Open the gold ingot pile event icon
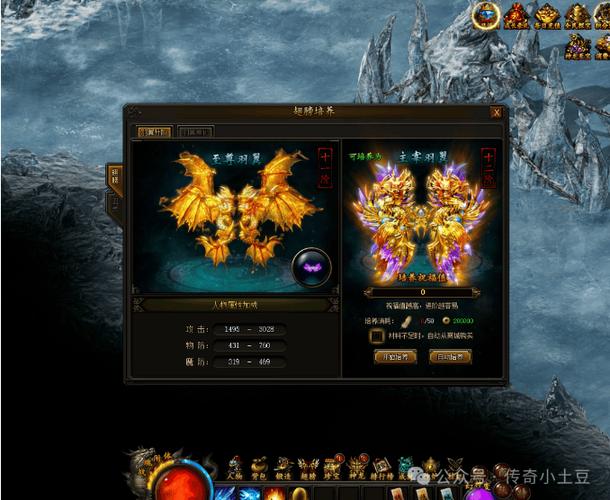610x500 pixels. point(547,15)
